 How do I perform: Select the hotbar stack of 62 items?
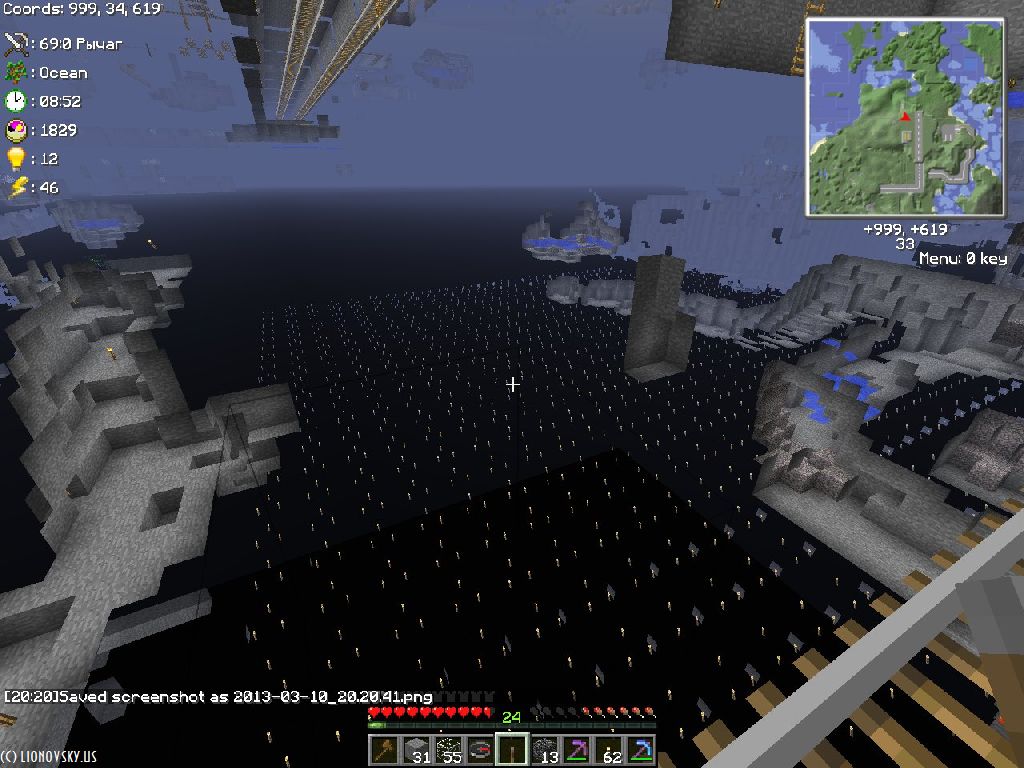point(609,749)
